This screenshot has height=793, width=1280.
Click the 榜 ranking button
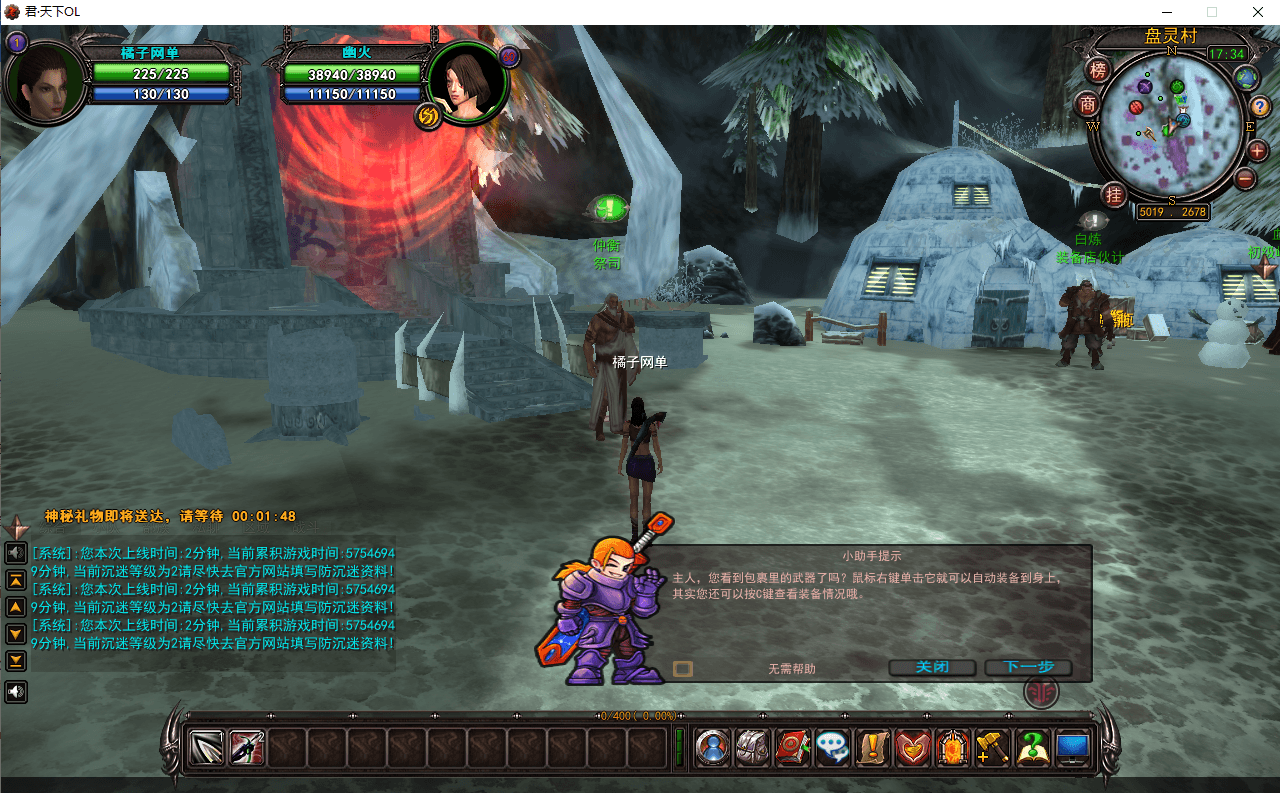tap(1098, 71)
